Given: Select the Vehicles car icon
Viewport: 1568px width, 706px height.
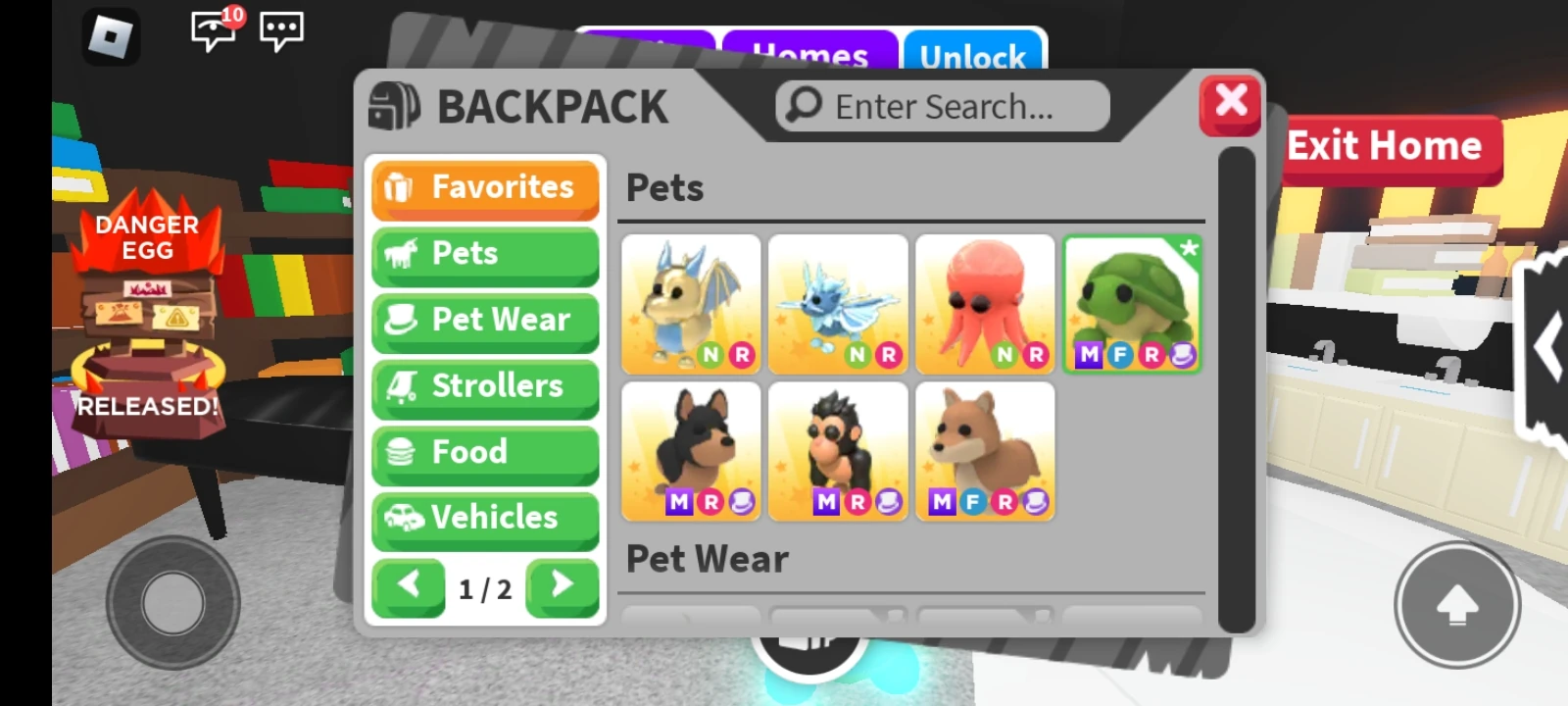Looking at the screenshot, I should tap(404, 517).
